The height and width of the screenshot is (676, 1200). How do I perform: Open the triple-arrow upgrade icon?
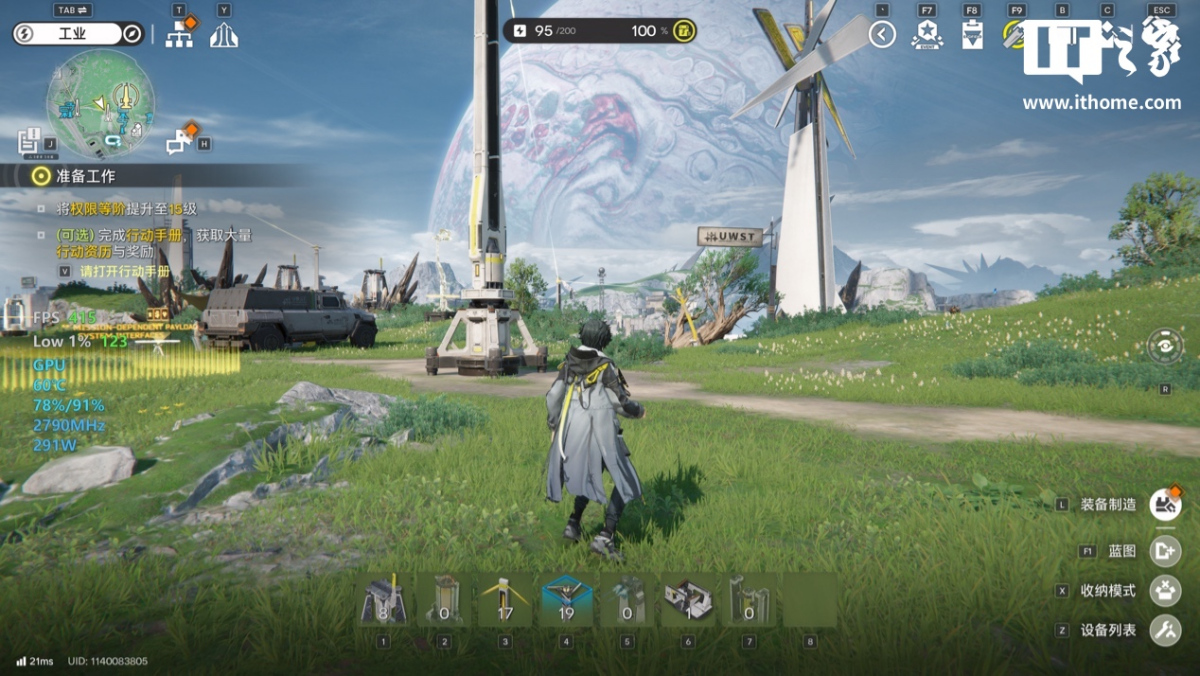pos(223,36)
